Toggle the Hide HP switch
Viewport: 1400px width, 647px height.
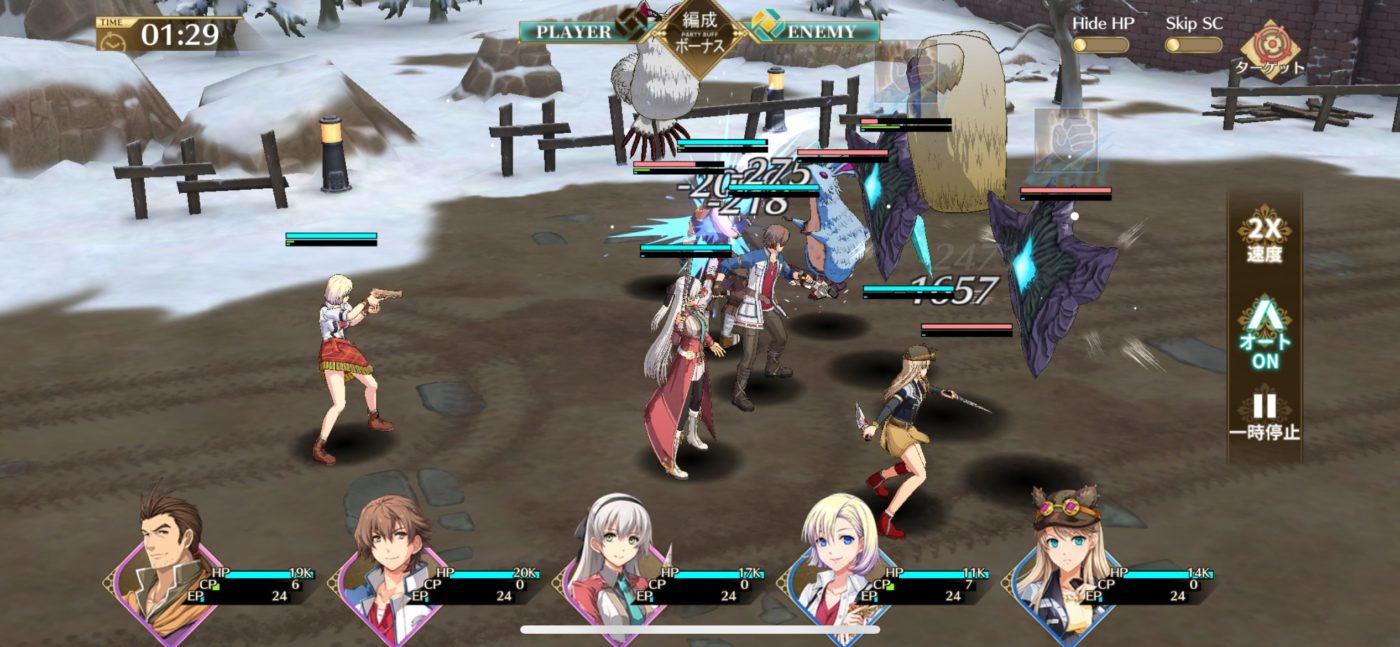(x=1100, y=45)
